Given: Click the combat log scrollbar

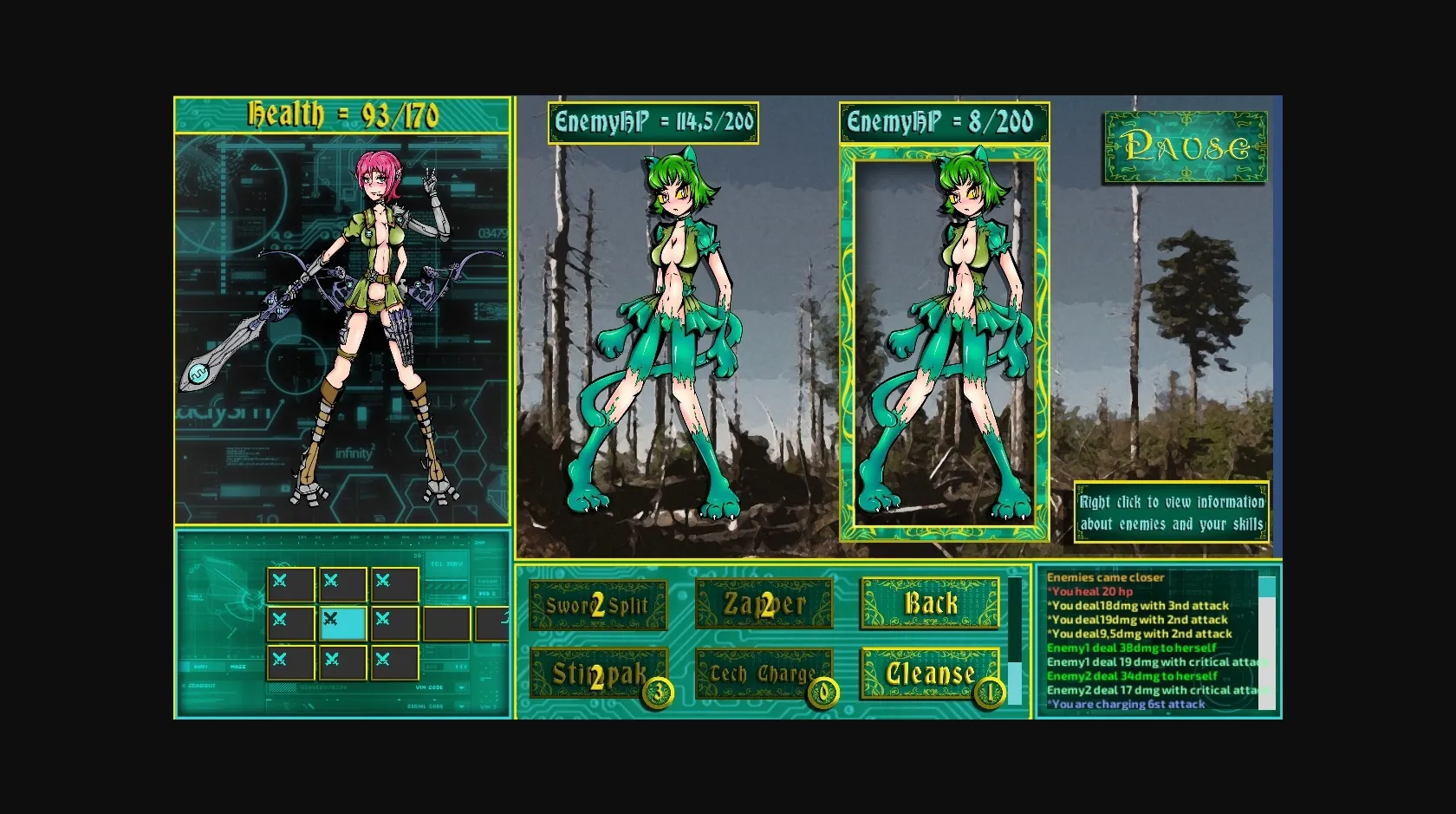Looking at the screenshot, I should (x=1267, y=641).
